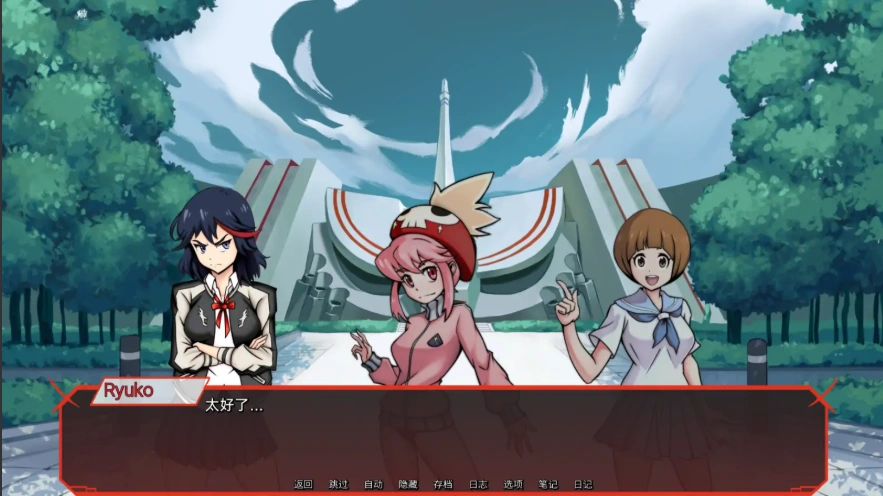This screenshot has width=883, height=496.
Task: Hide the dialogue box with 隐藏
Action: click(x=408, y=484)
